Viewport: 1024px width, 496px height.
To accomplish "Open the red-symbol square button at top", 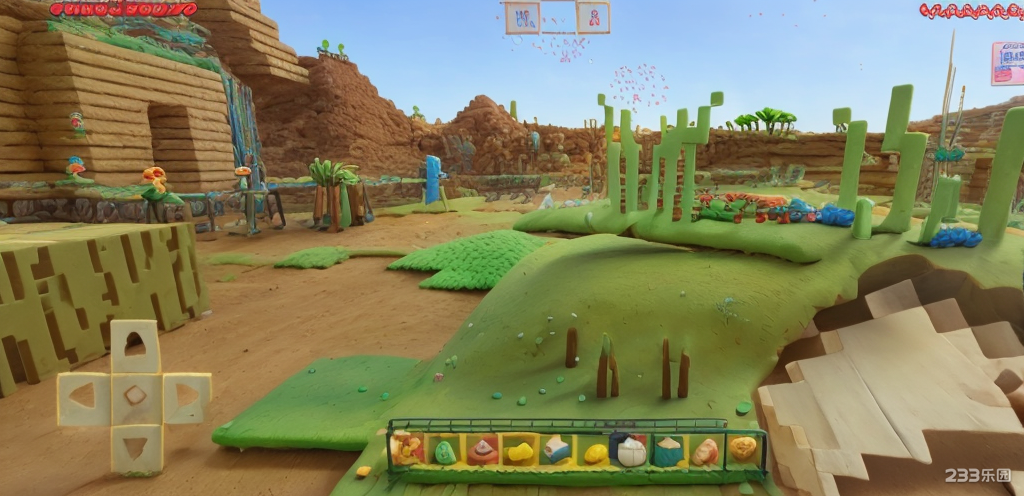I will [x=592, y=17].
